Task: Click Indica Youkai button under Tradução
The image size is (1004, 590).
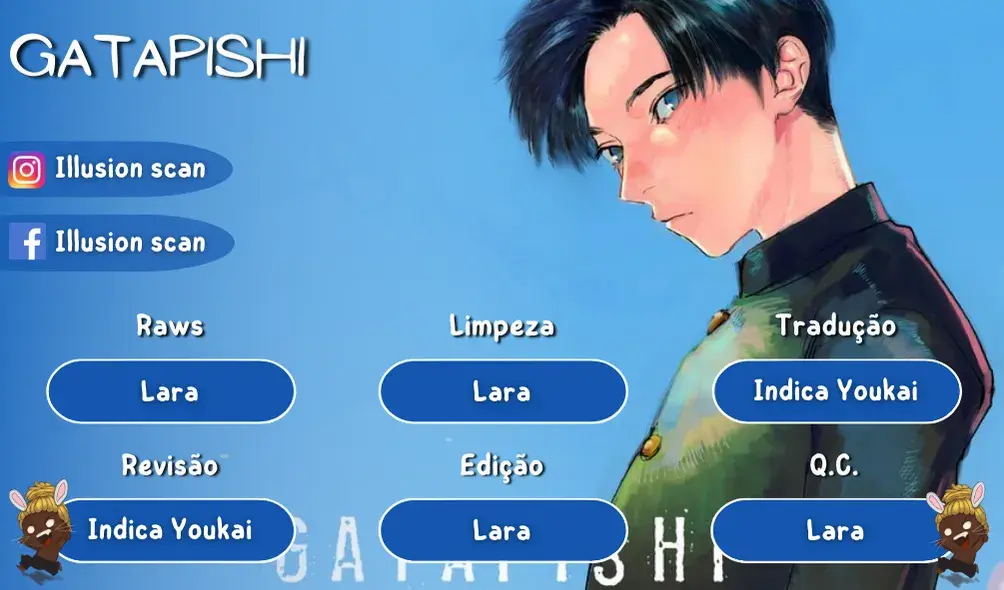Action: pyautogui.click(x=835, y=391)
